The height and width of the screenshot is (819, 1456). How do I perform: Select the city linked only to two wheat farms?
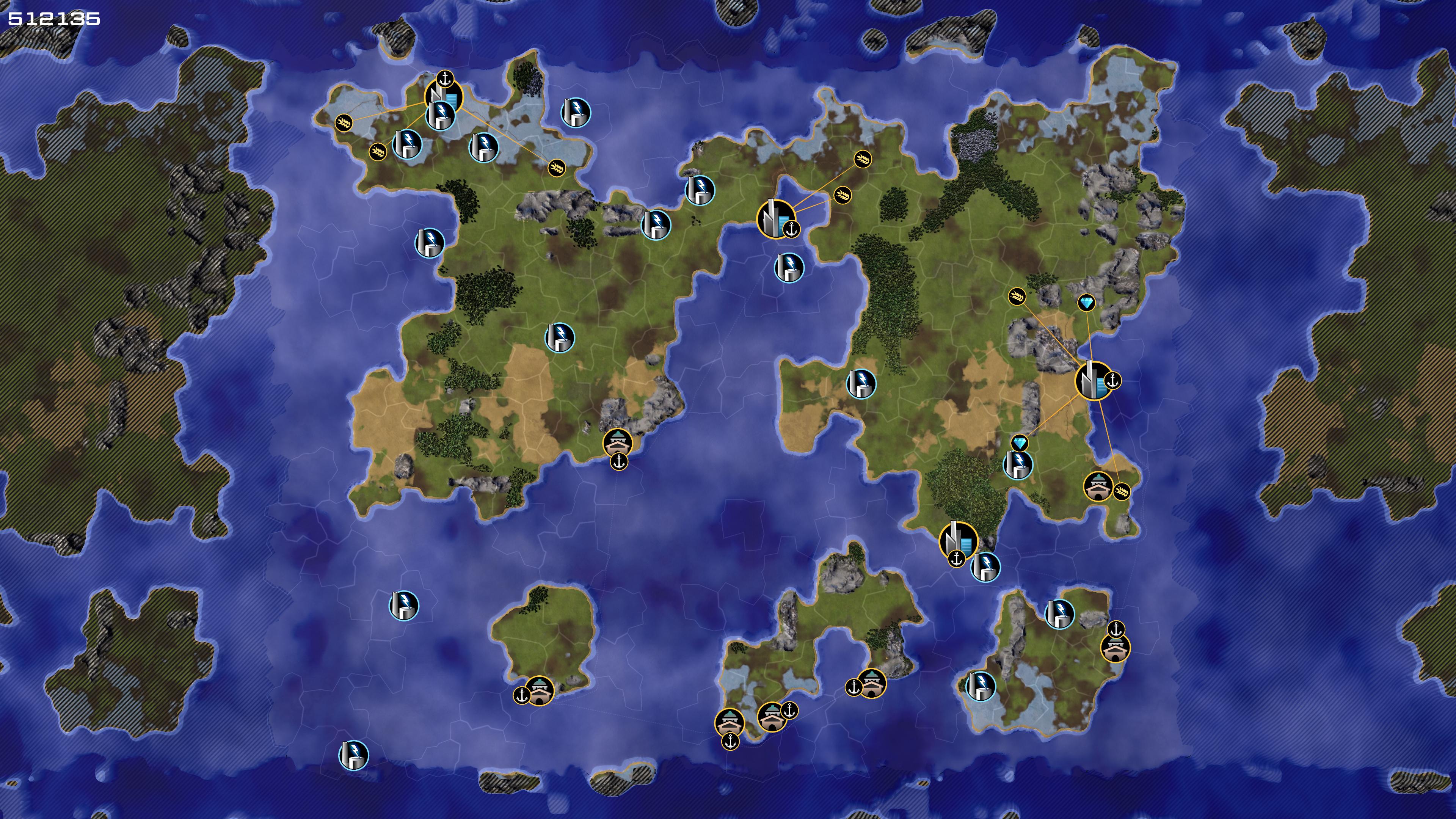[x=775, y=219]
